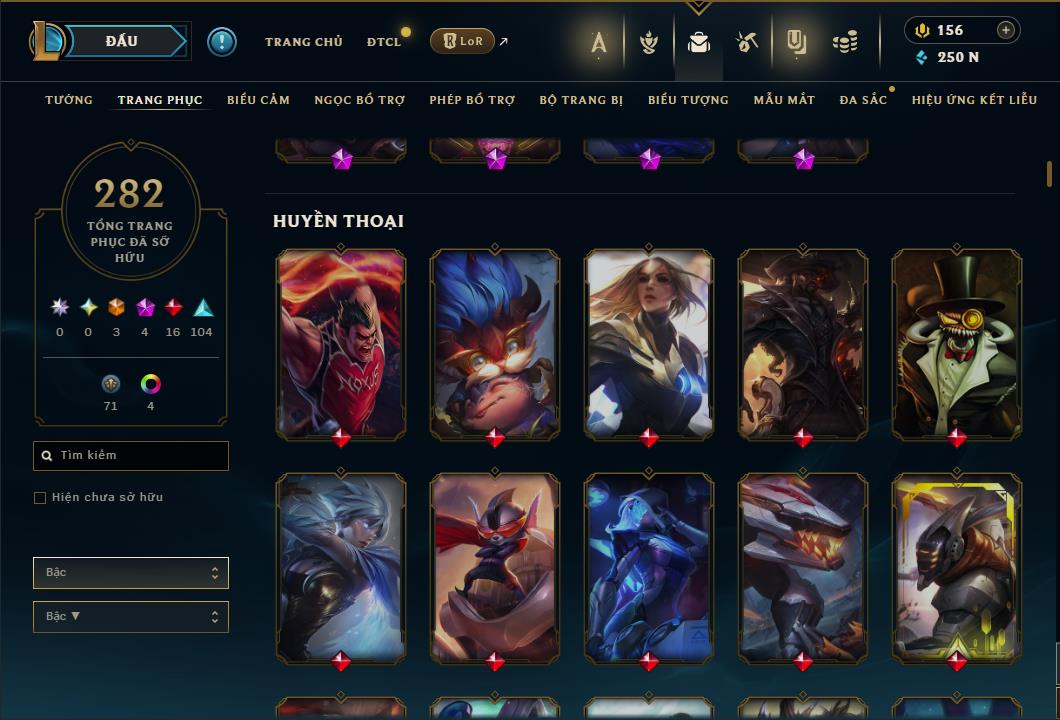Image resolution: width=1060 pixels, height=720 pixels.
Task: Open the TRANG CHỦ home page
Action: tap(303, 42)
